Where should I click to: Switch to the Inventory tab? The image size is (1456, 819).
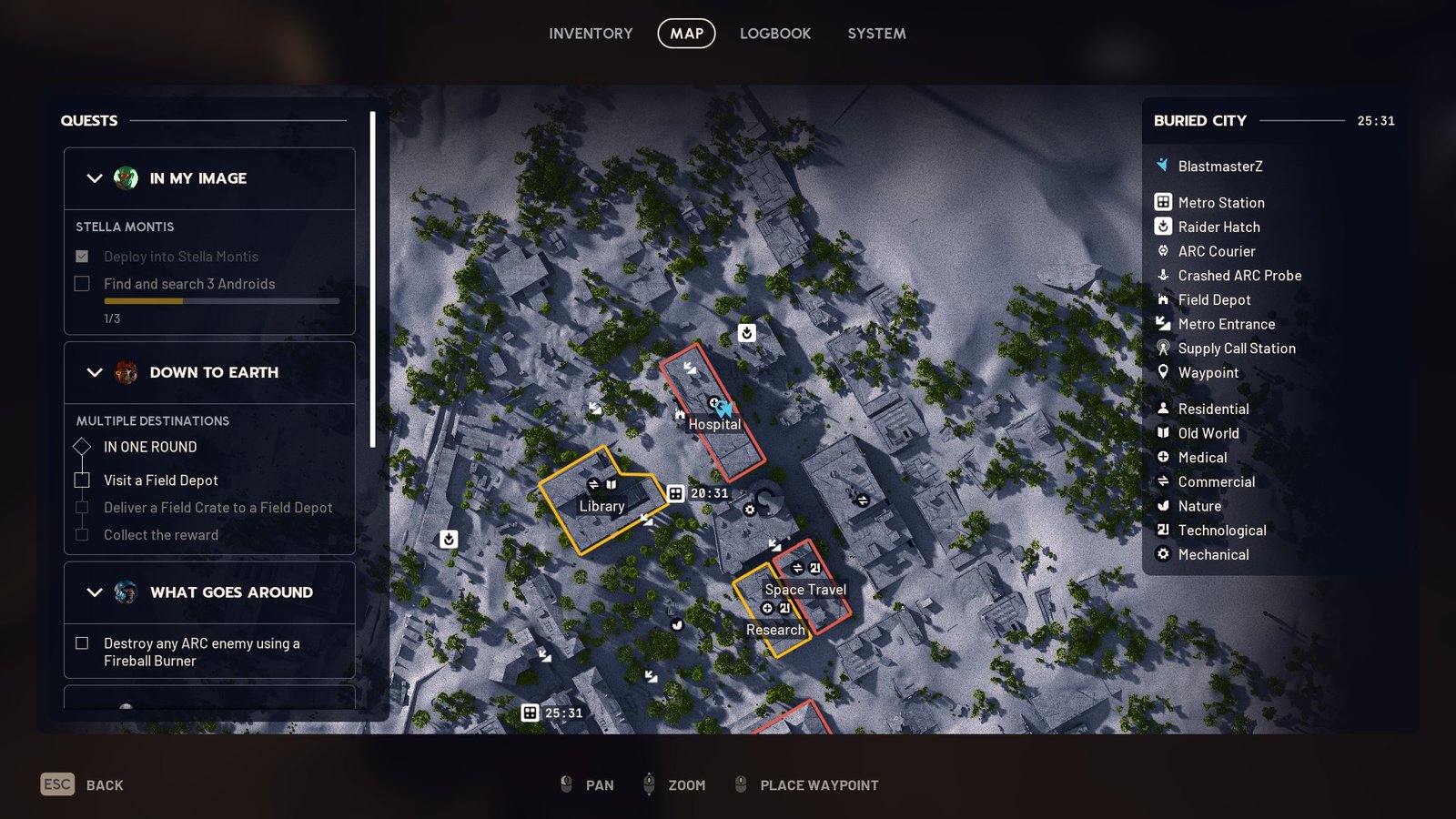[590, 34]
